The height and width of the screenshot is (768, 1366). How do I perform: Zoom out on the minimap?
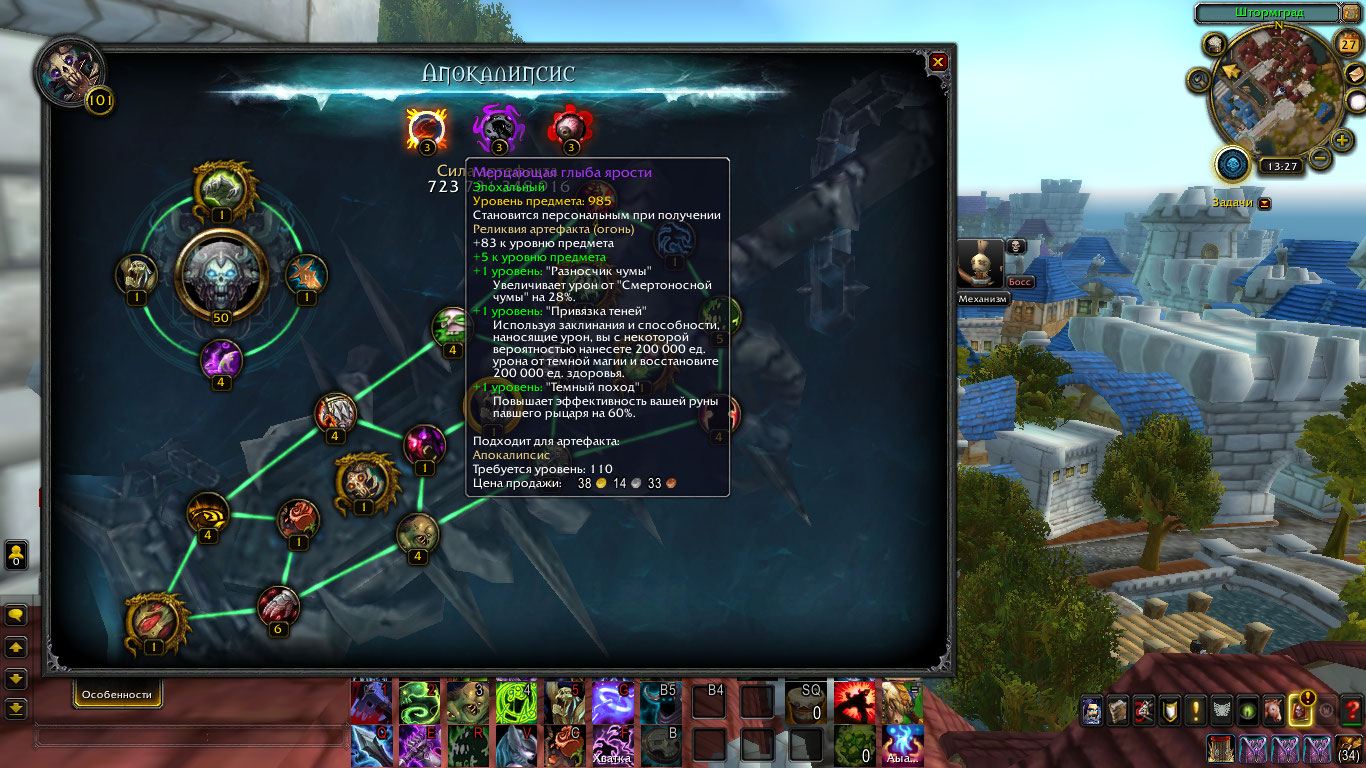(x=1320, y=158)
